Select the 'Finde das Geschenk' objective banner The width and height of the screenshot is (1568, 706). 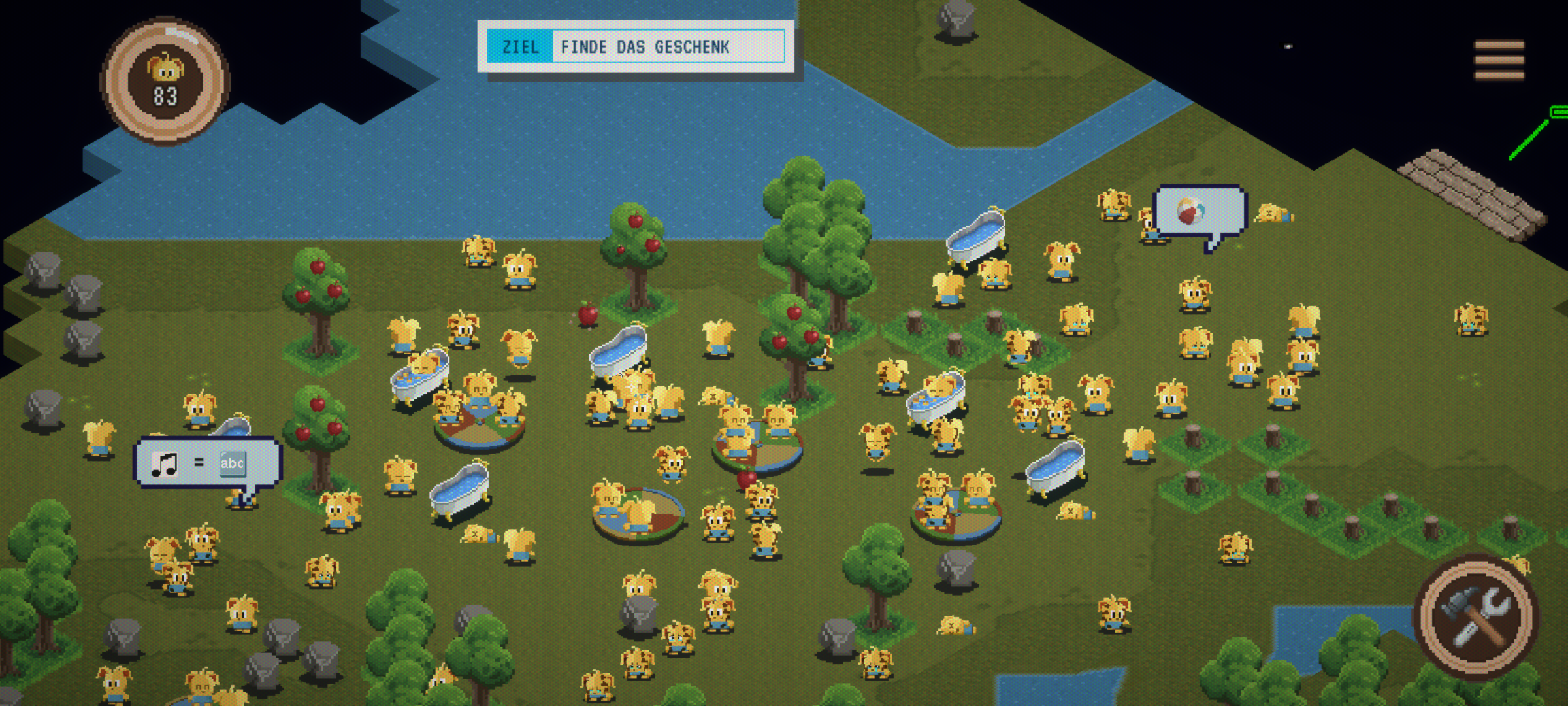[x=636, y=46]
